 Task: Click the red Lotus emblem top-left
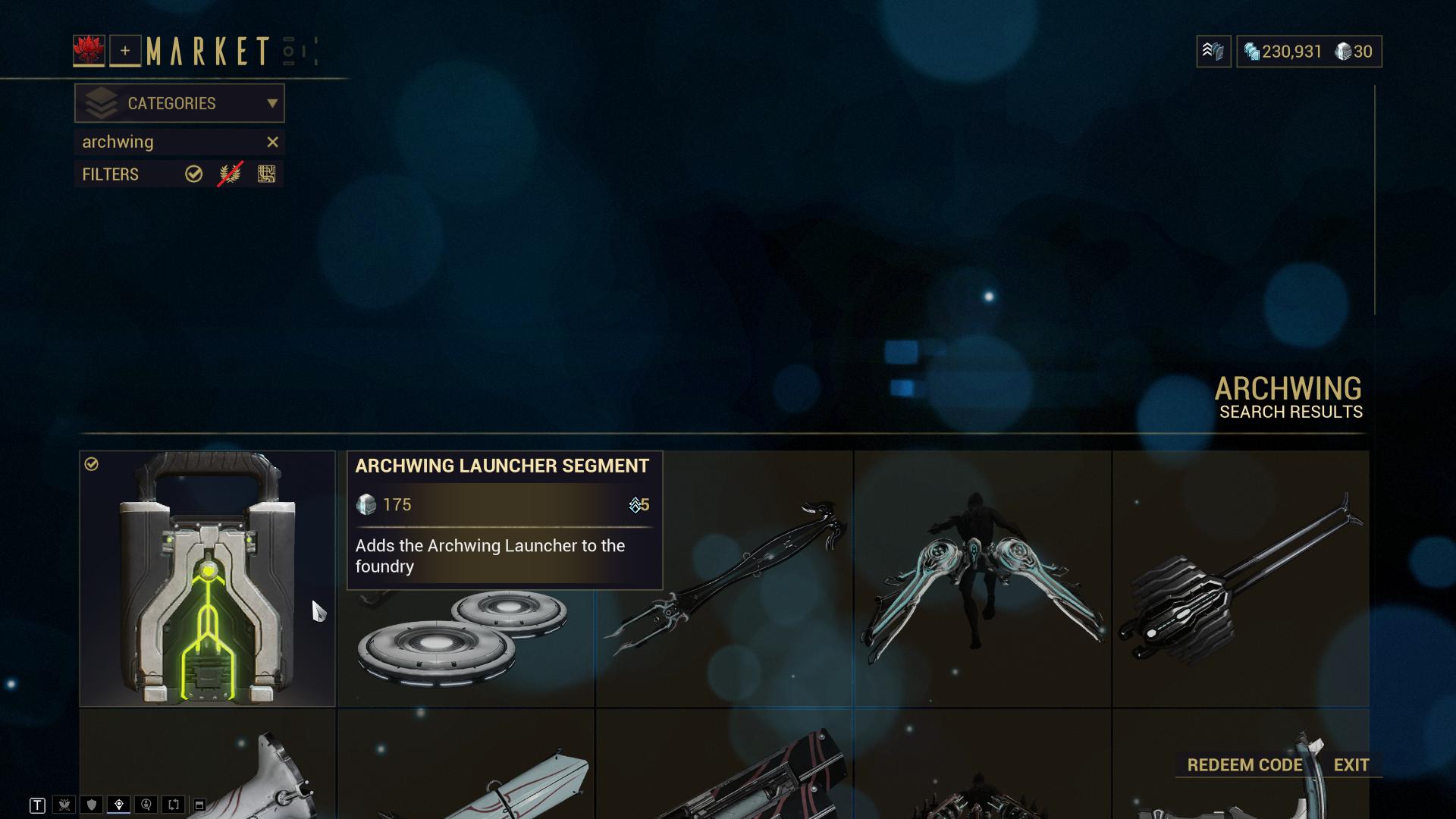click(x=90, y=49)
